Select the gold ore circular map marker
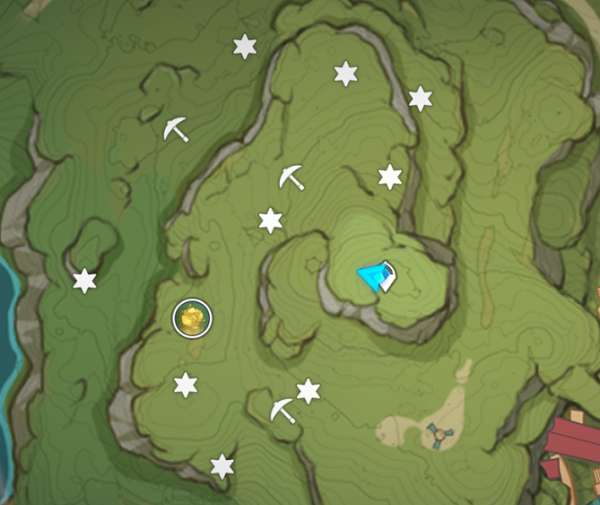 pos(191,319)
